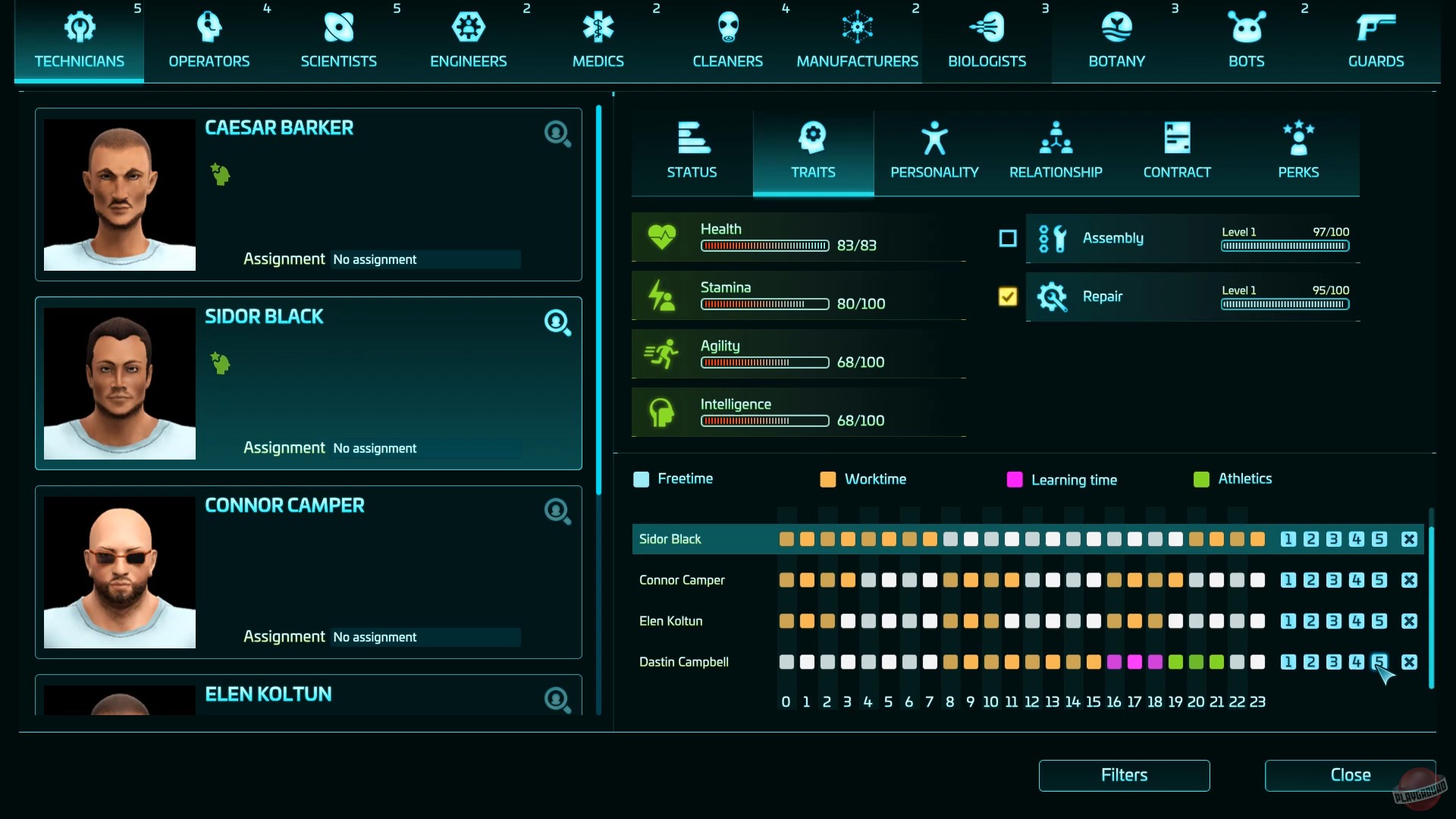Click the magnifier icon beside Caesar Barker
Image resolution: width=1456 pixels, height=819 pixels.
(x=557, y=133)
